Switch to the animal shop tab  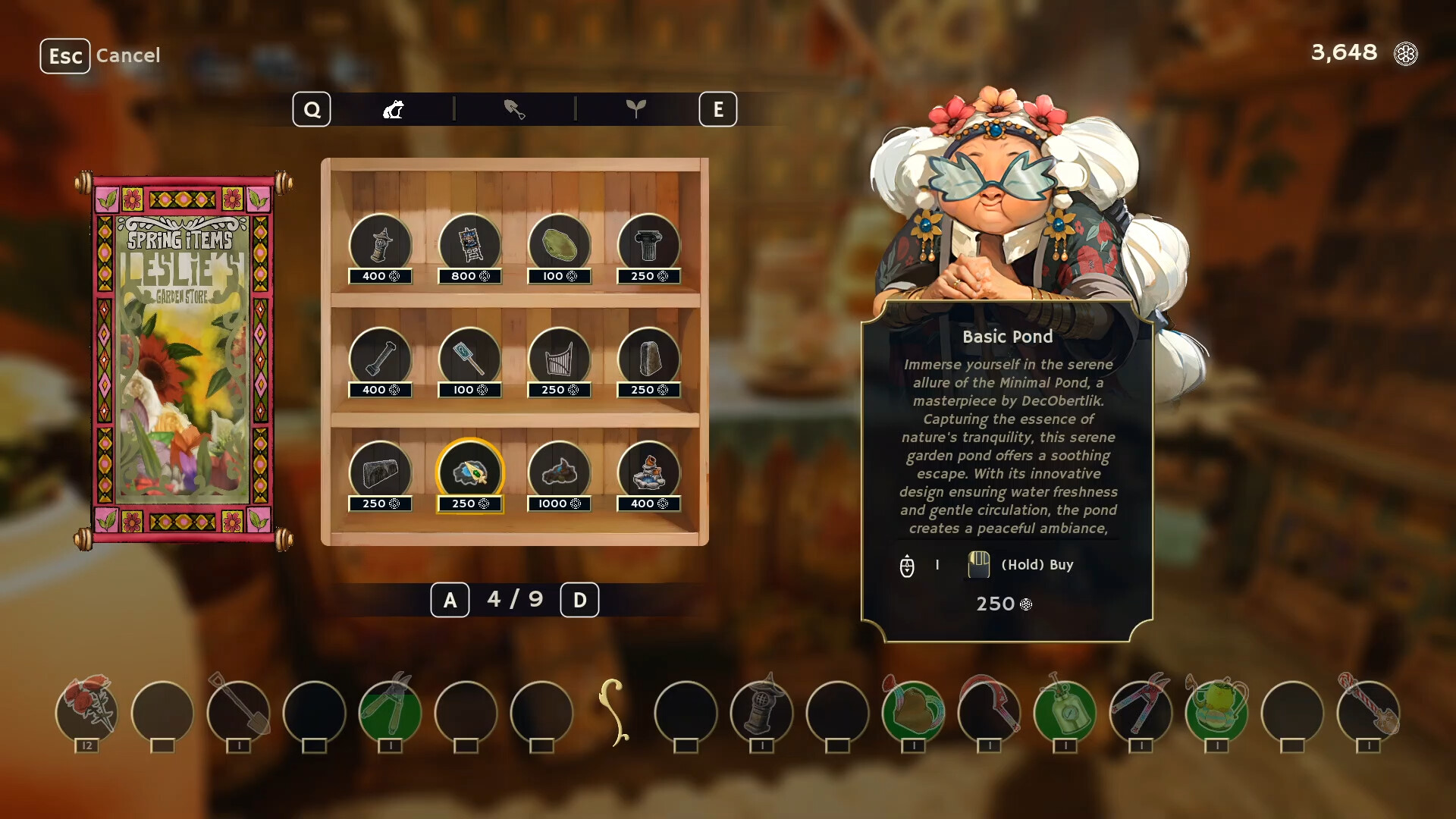click(393, 108)
